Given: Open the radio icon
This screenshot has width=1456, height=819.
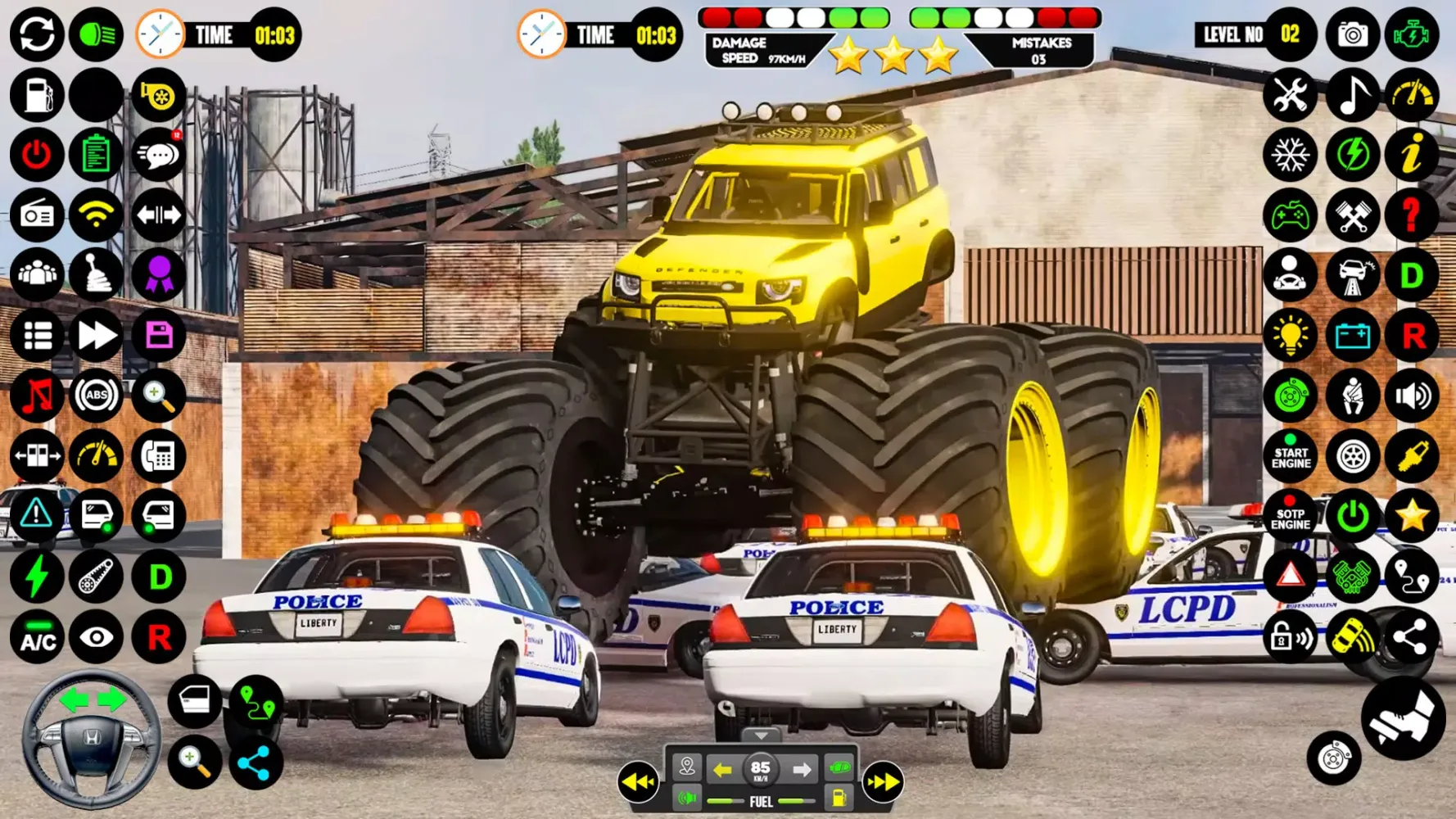Looking at the screenshot, I should coord(36,215).
